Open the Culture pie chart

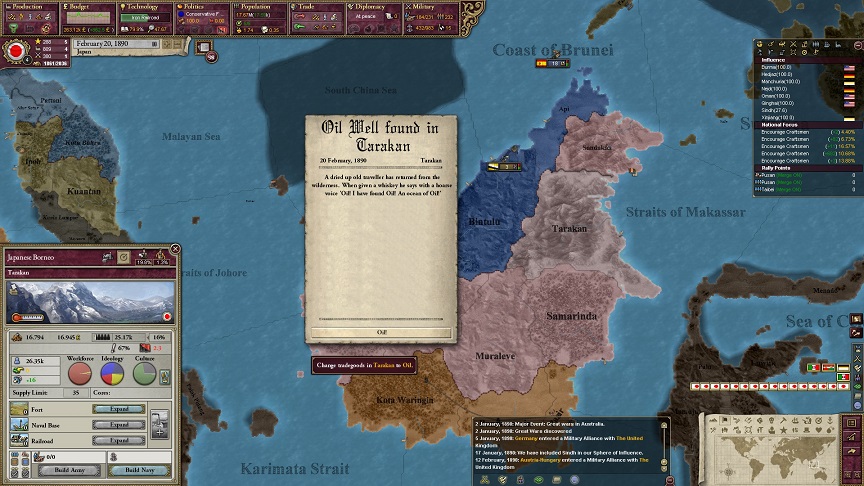click(x=144, y=374)
